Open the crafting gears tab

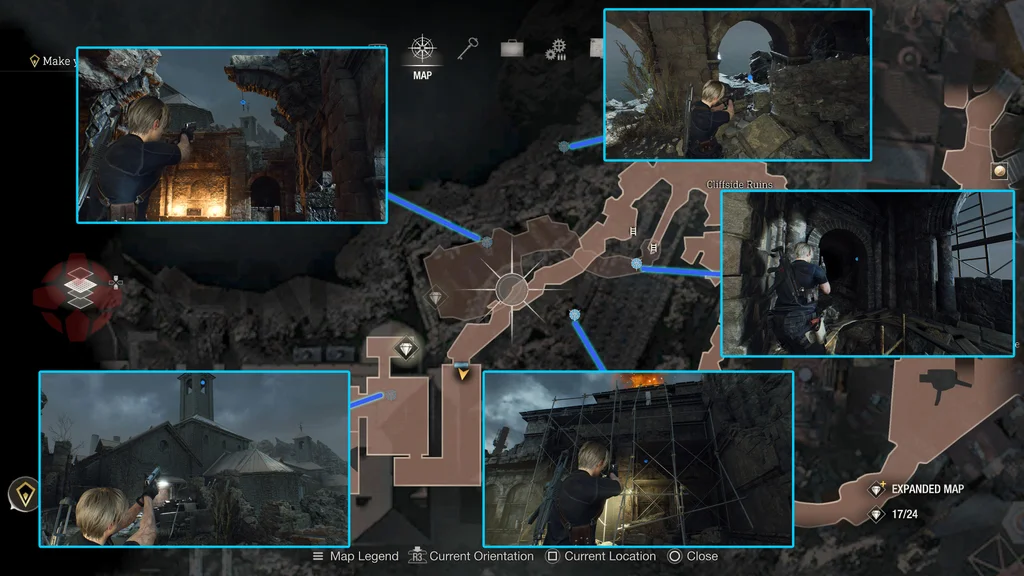[x=556, y=49]
